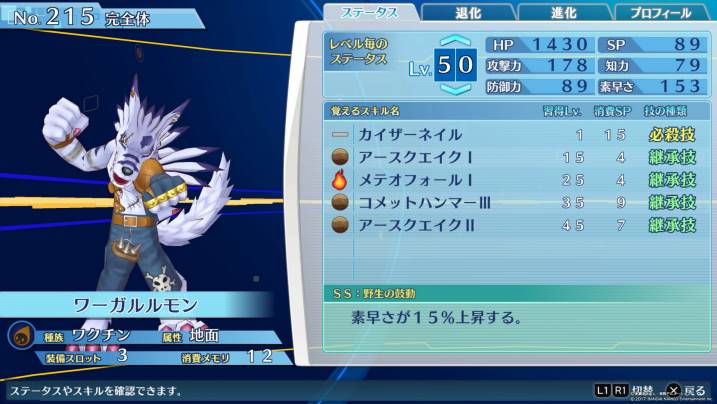Image resolution: width=717 pixels, height=404 pixels.
Task: Pick the アースクエイクⅡ skill row
Action: (x=514, y=226)
